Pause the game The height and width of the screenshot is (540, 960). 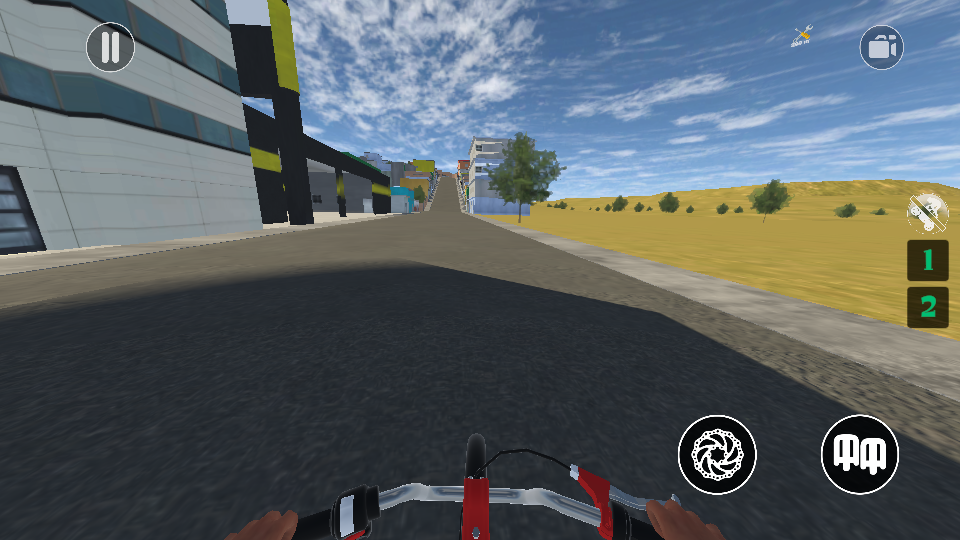pos(110,47)
